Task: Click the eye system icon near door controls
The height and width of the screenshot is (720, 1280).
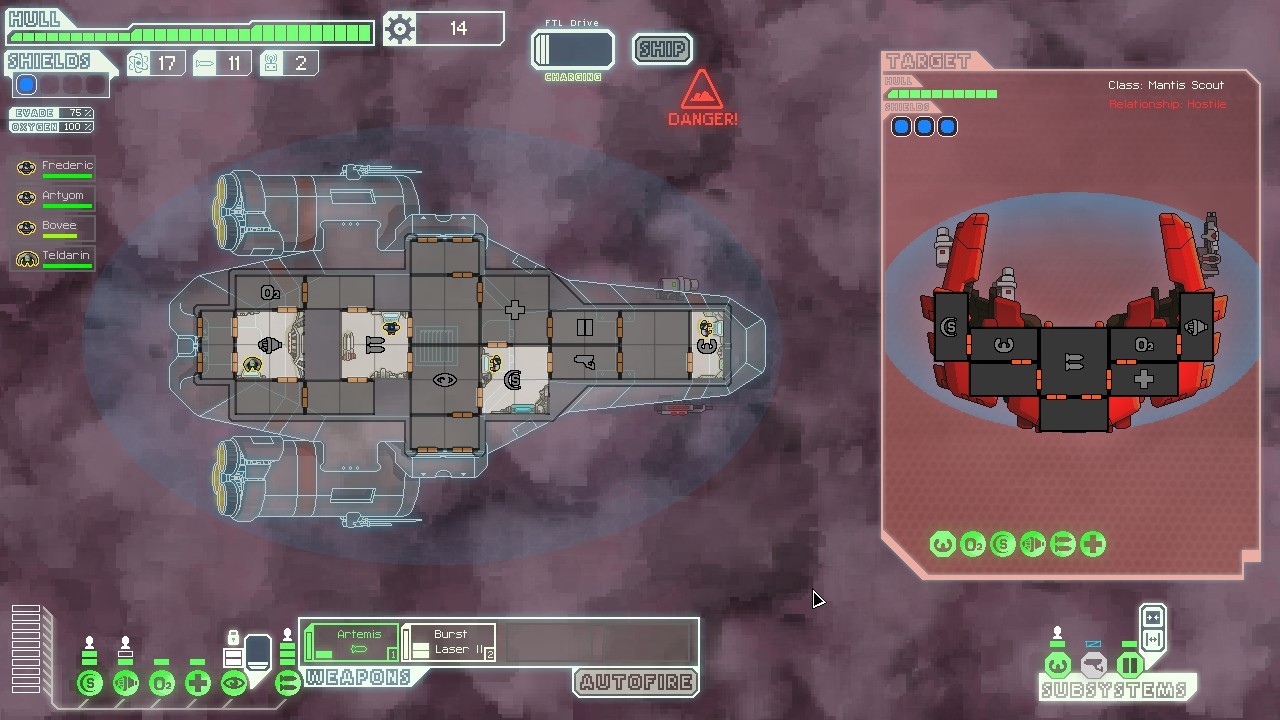Action: pos(232,683)
